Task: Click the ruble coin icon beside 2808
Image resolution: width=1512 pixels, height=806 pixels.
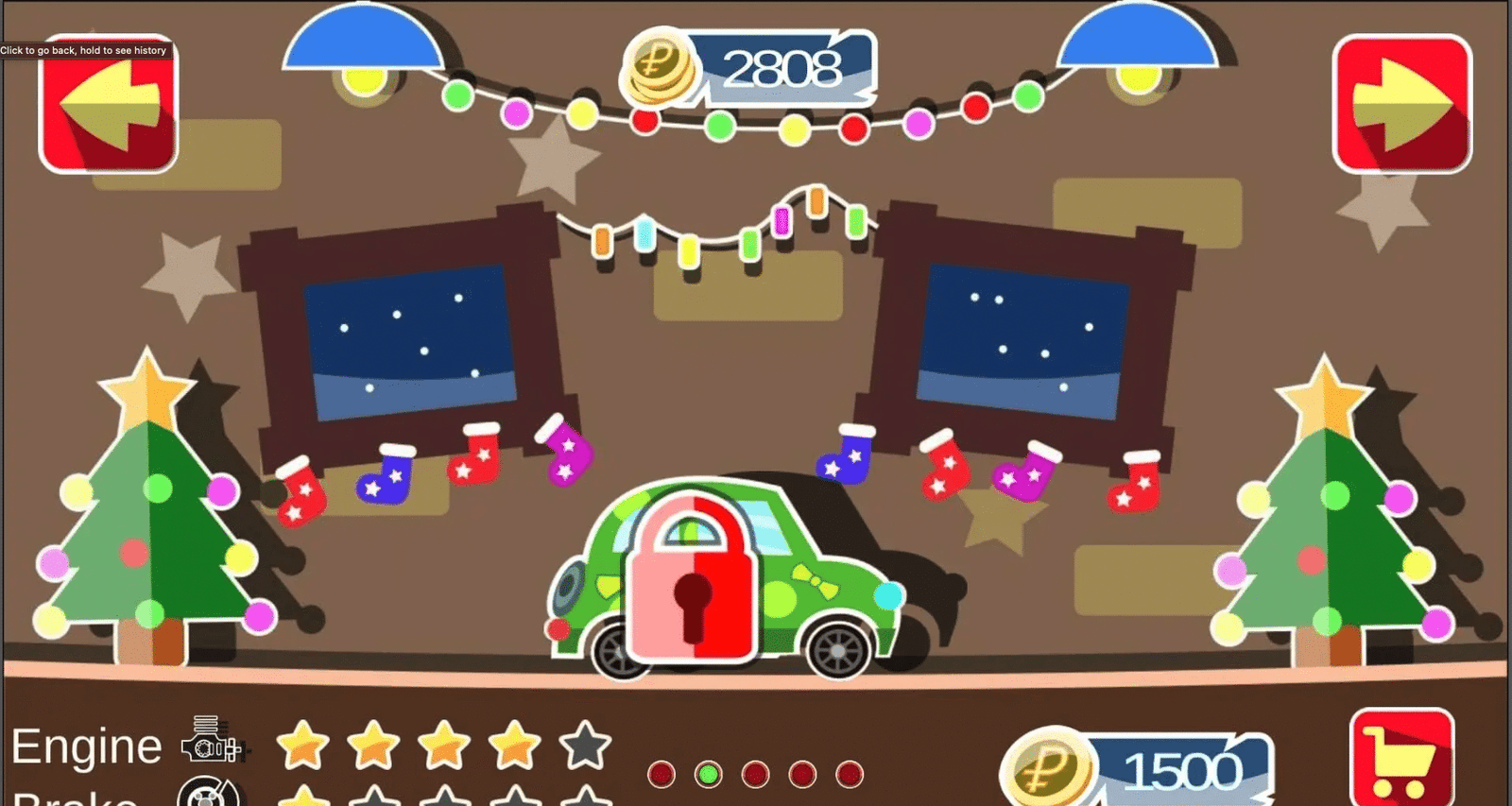Action: (660, 68)
